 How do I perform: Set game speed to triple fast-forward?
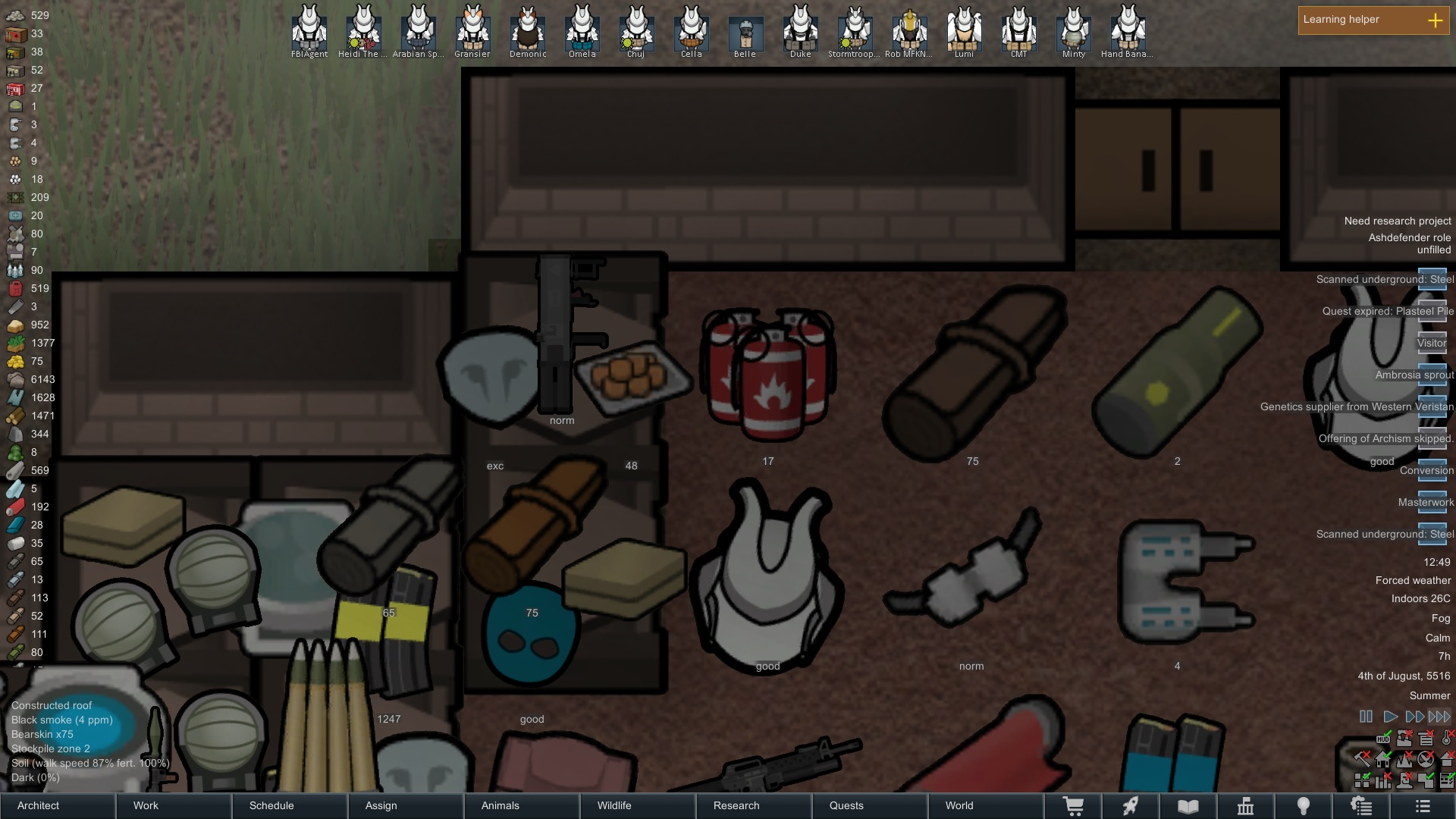point(1439,717)
